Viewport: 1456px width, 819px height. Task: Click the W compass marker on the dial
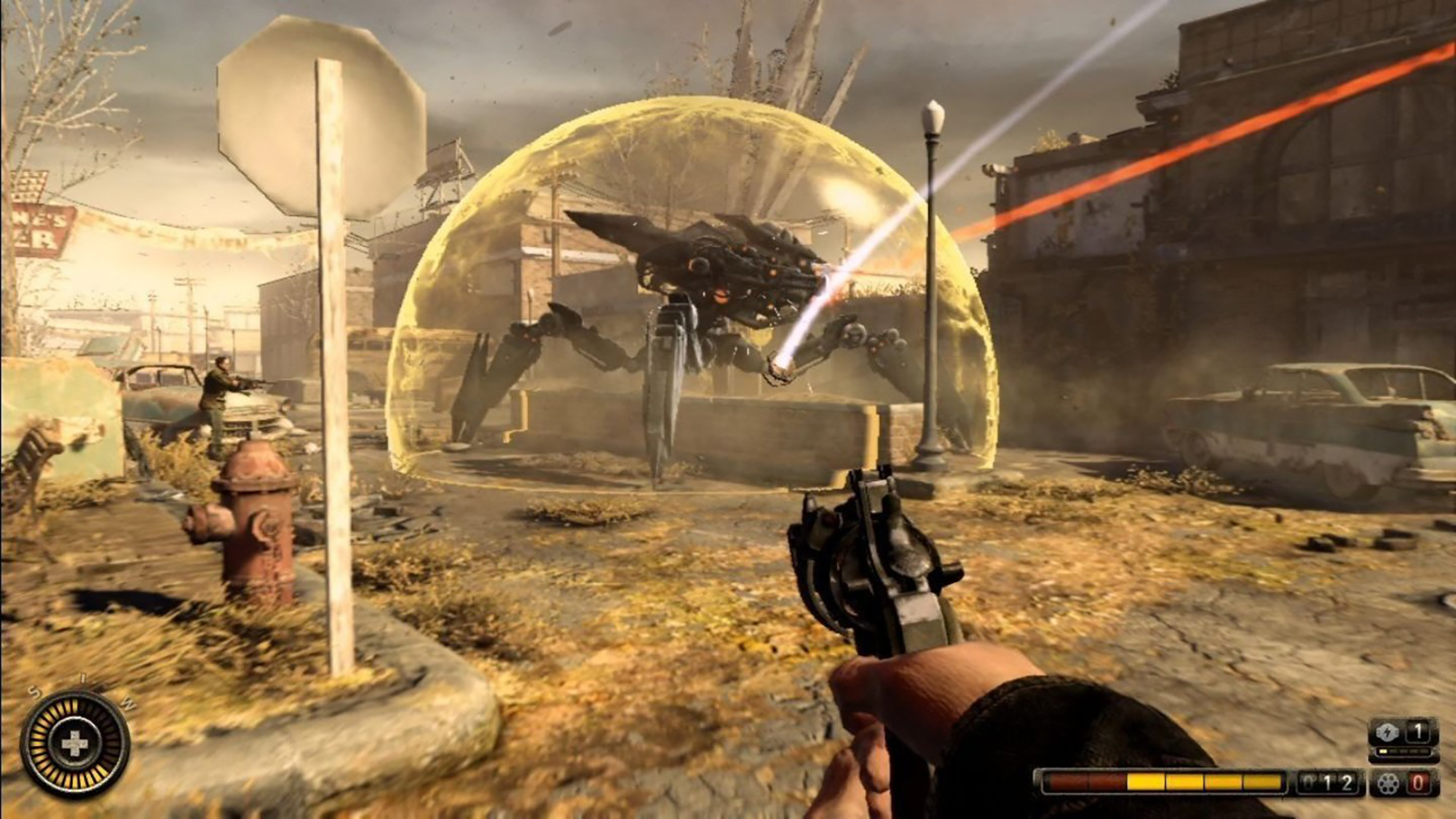pos(130,705)
